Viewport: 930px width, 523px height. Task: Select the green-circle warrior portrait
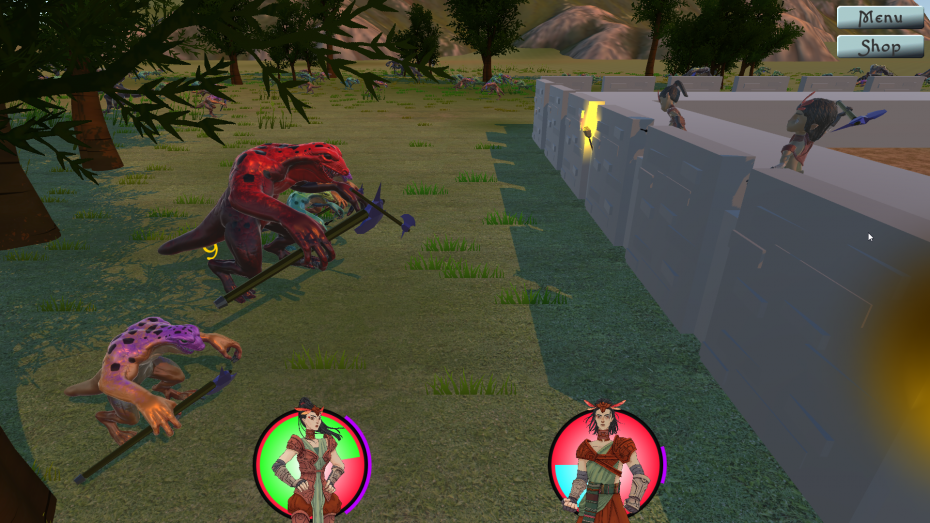(x=310, y=463)
